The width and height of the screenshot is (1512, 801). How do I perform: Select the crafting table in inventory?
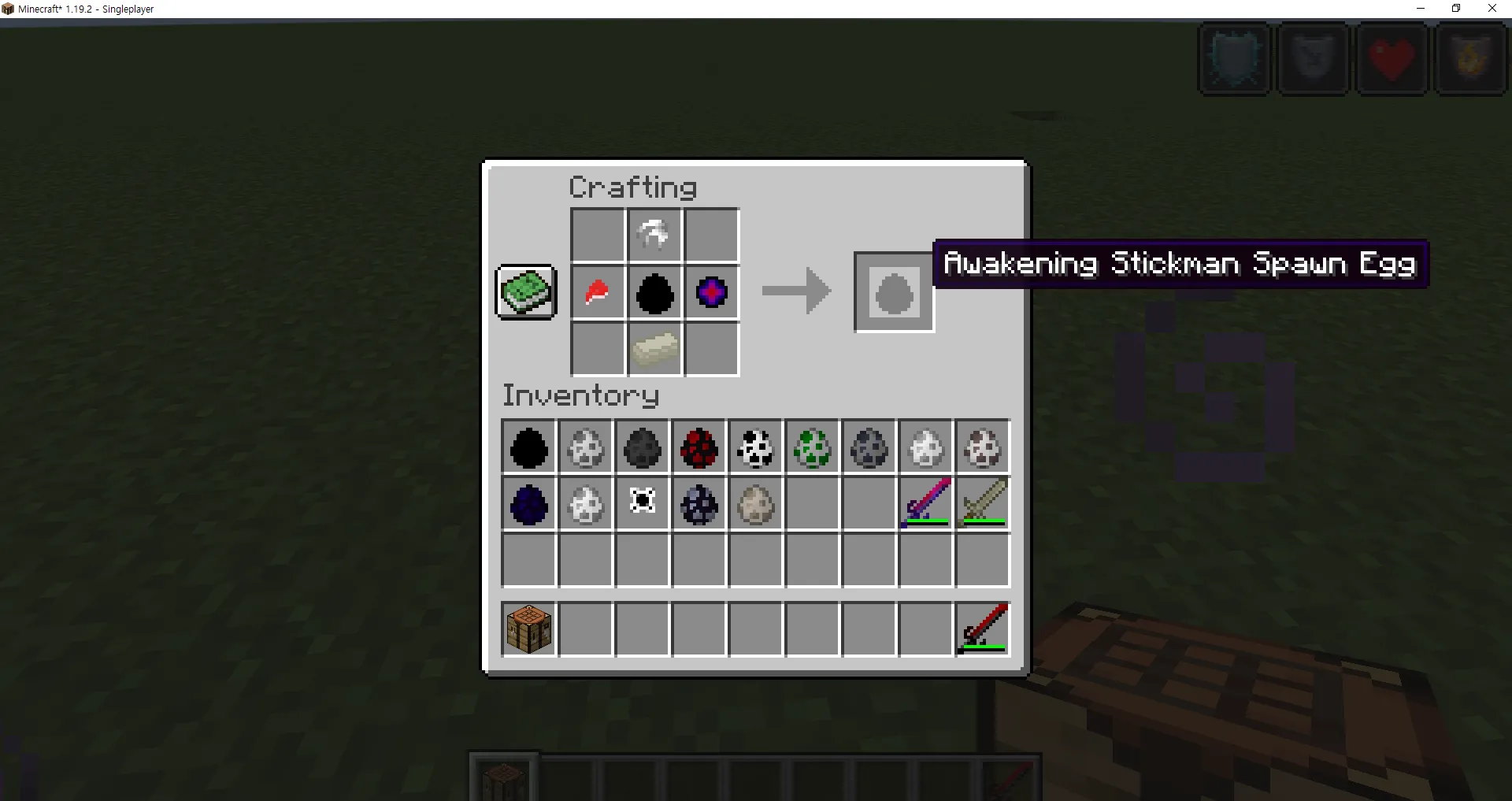[528, 629]
